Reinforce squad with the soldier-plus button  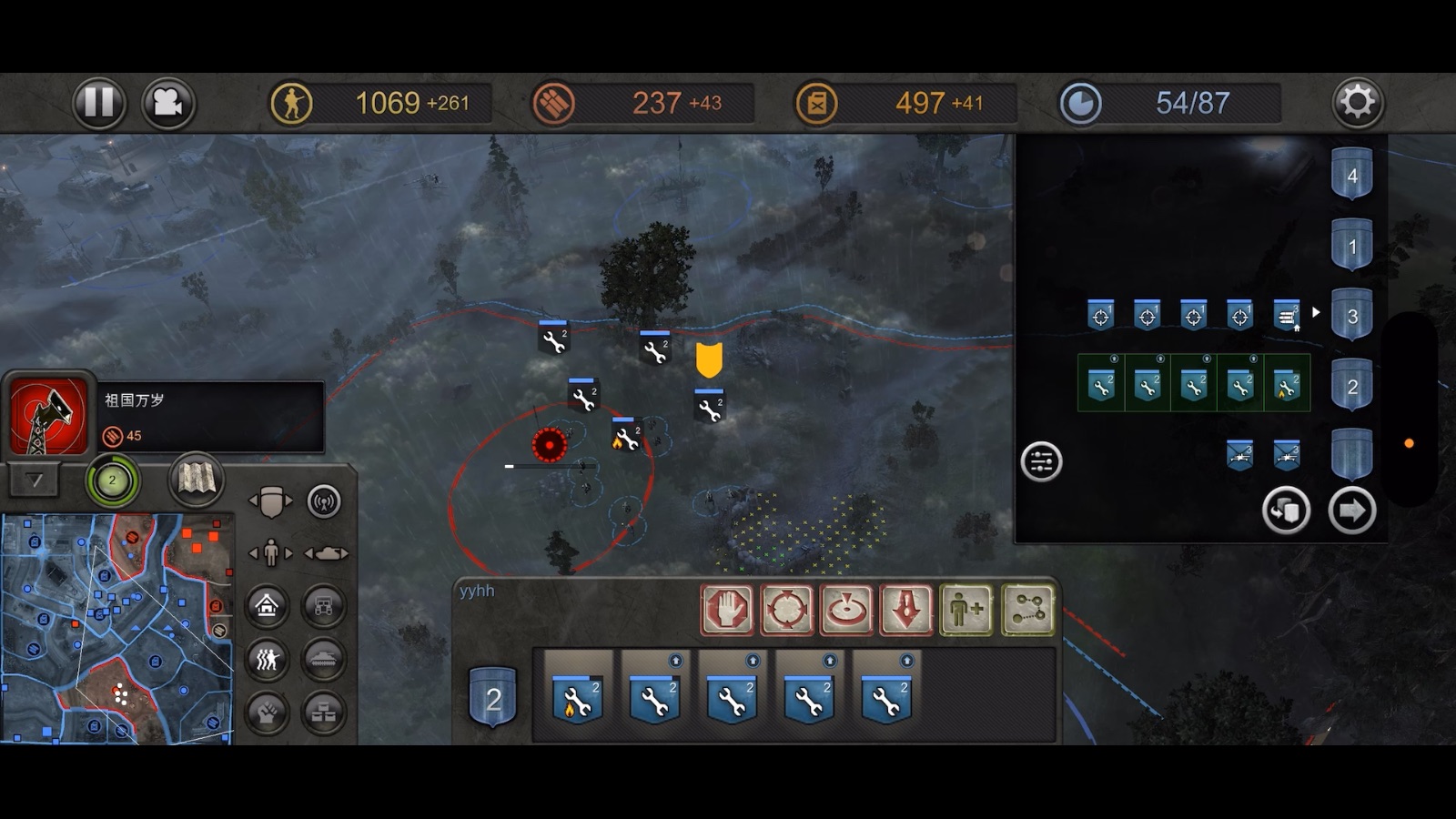coord(966,609)
